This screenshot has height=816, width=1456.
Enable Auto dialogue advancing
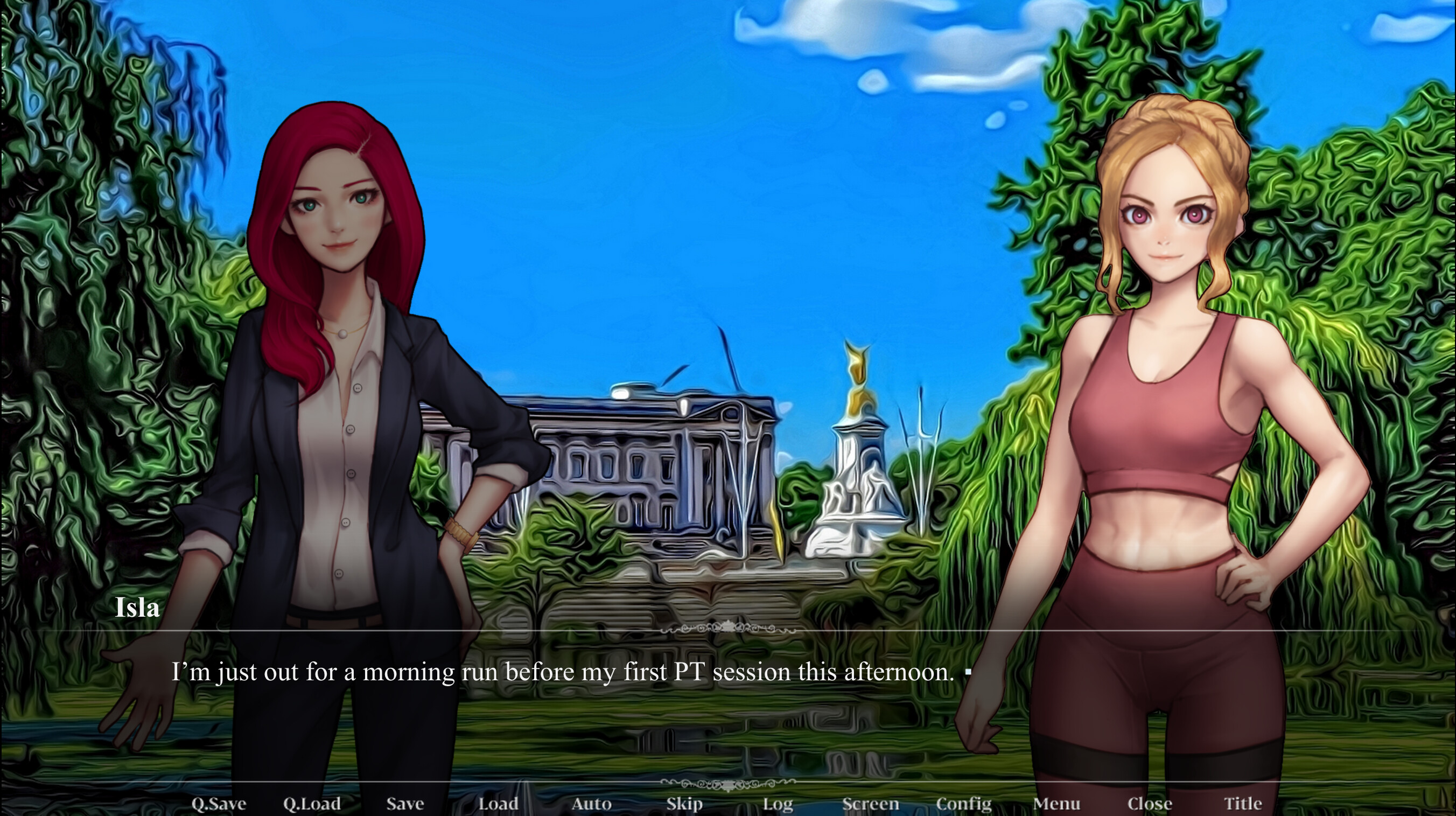pos(591,804)
